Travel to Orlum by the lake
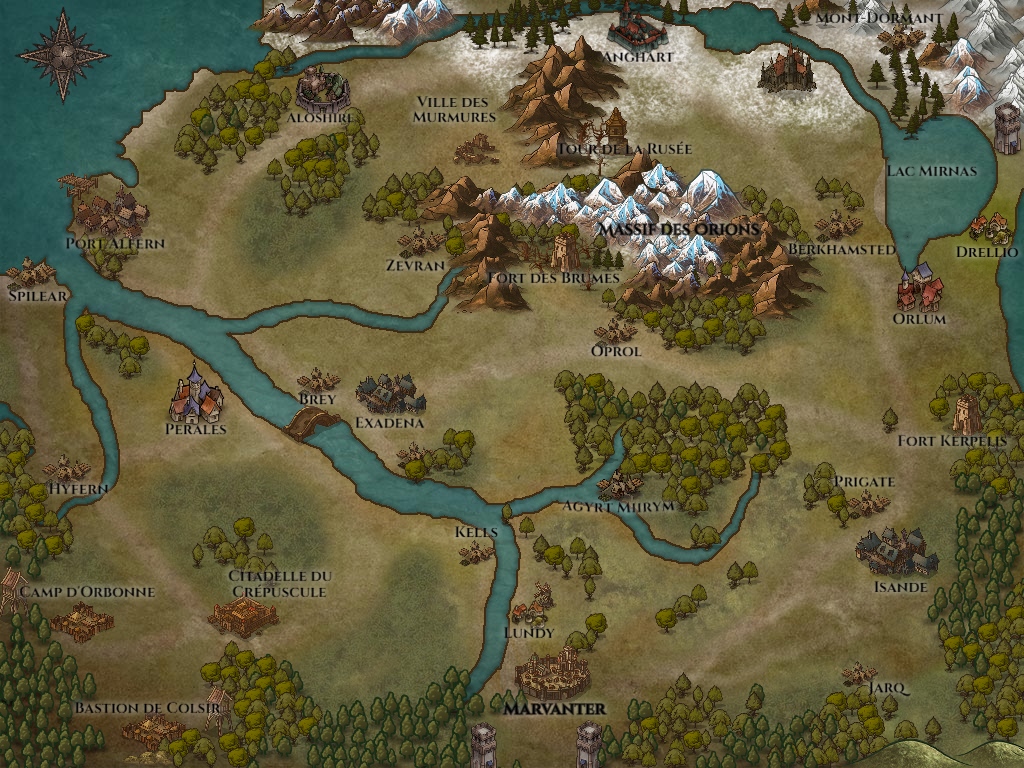This screenshot has height=768, width=1024. (920, 289)
